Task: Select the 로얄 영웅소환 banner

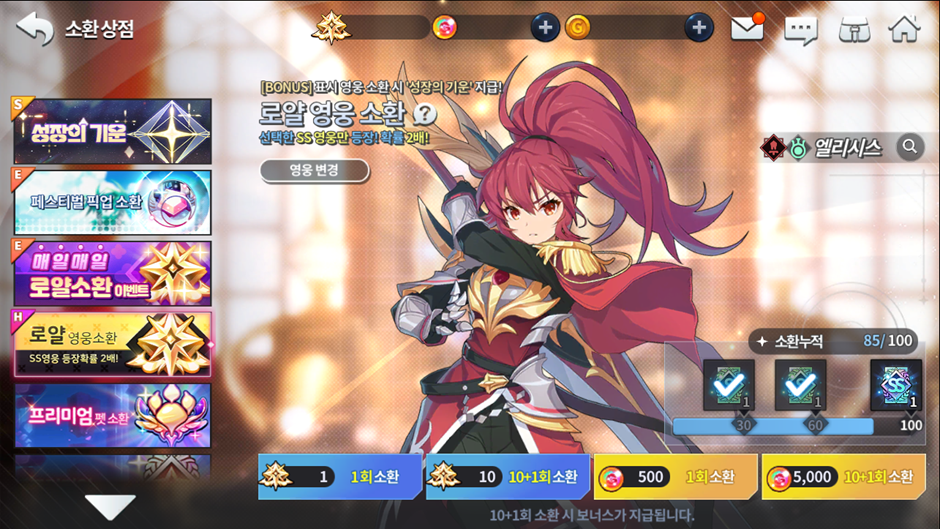Action: [112, 344]
